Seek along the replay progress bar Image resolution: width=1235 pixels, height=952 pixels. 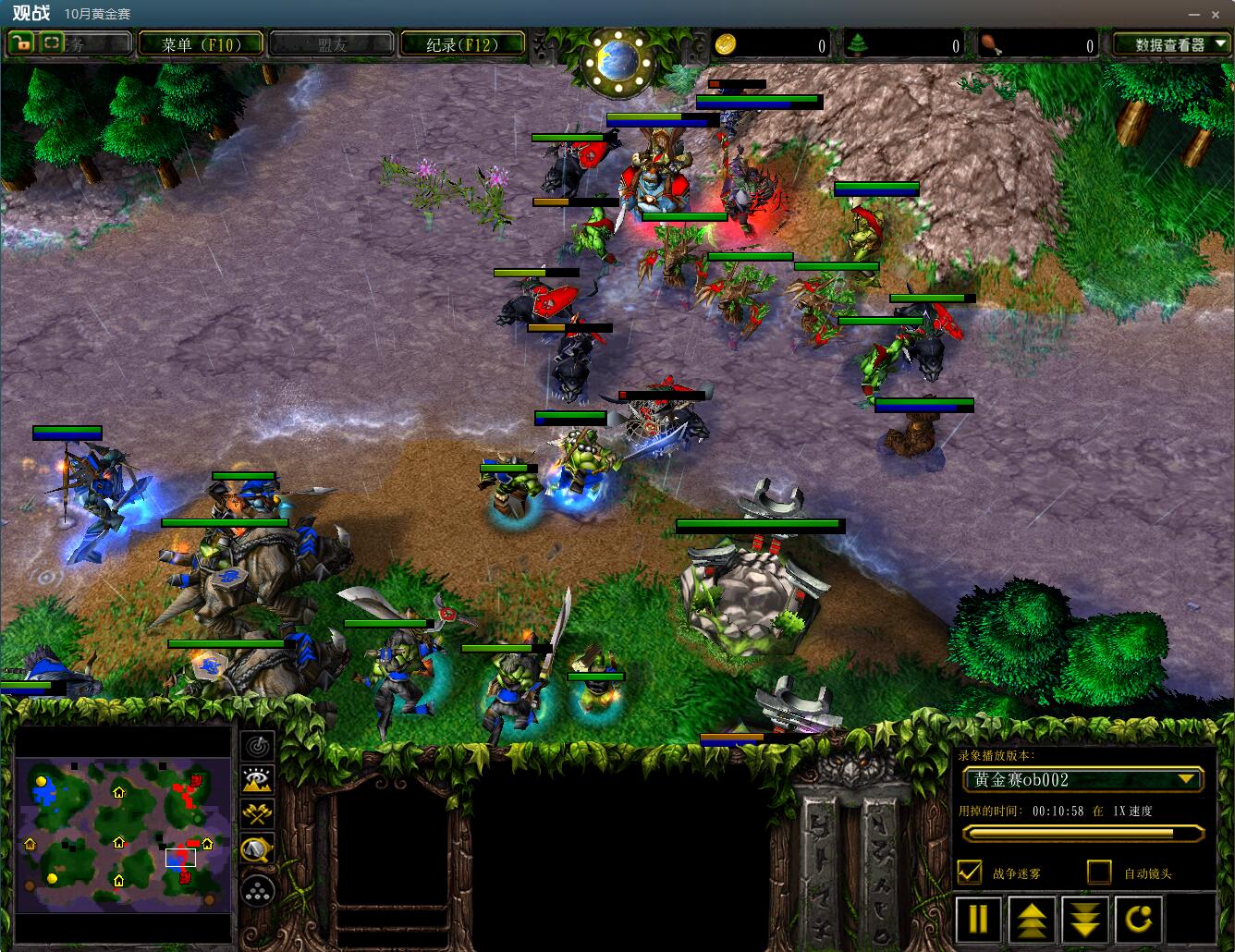tap(1080, 833)
